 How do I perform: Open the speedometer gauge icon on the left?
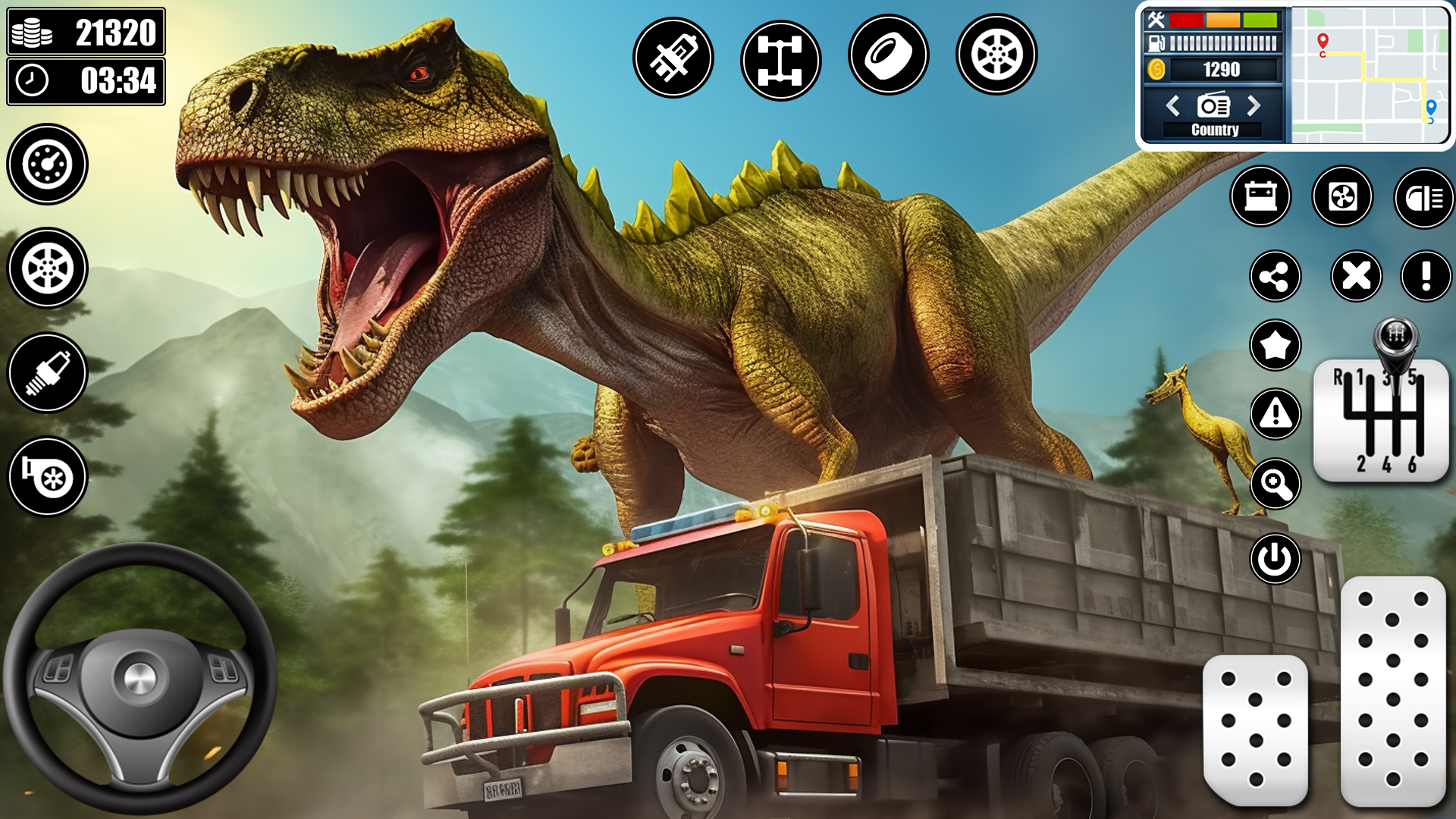click(47, 165)
